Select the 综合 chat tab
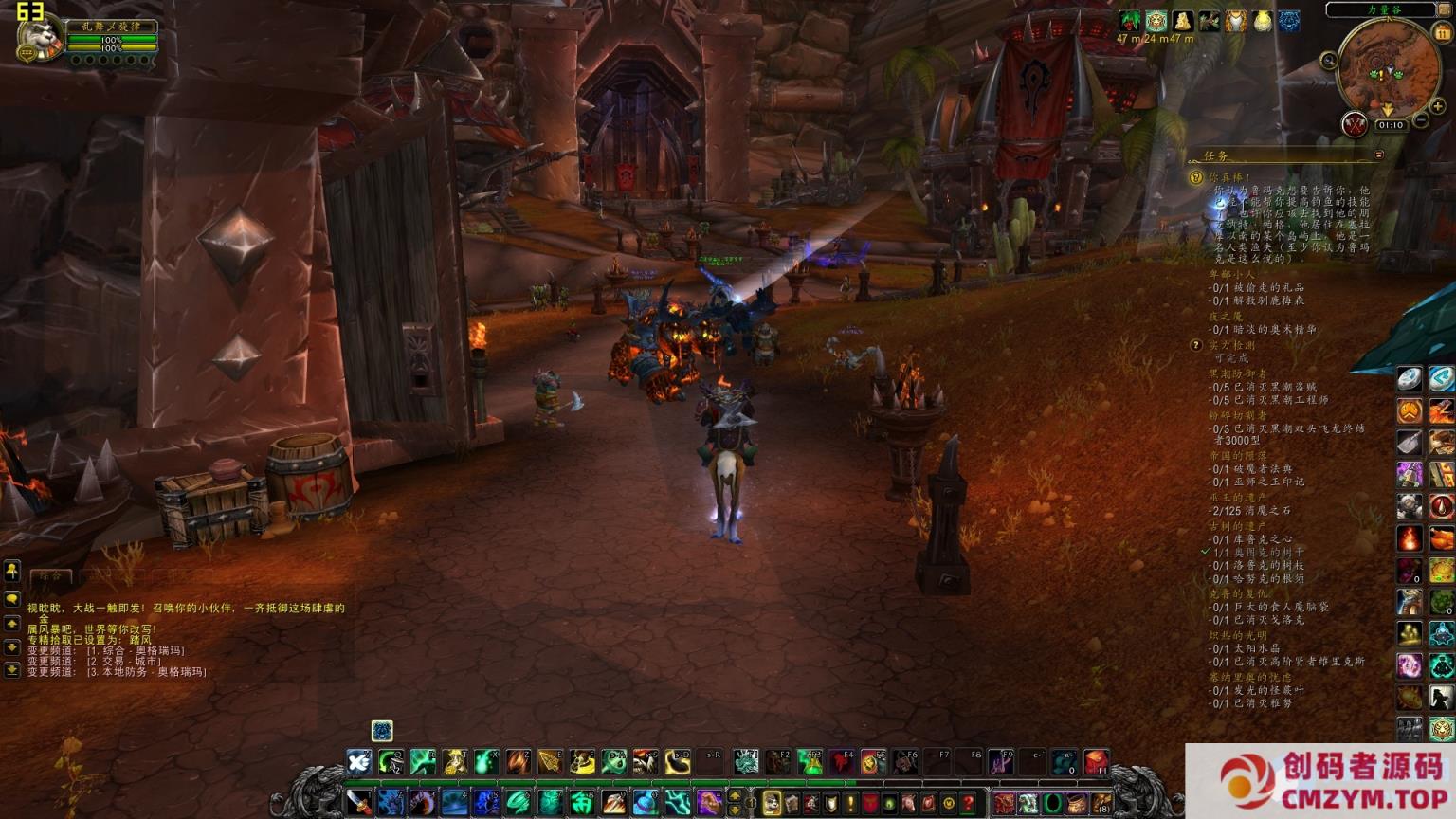The width and height of the screenshot is (1456, 819). pos(50,575)
